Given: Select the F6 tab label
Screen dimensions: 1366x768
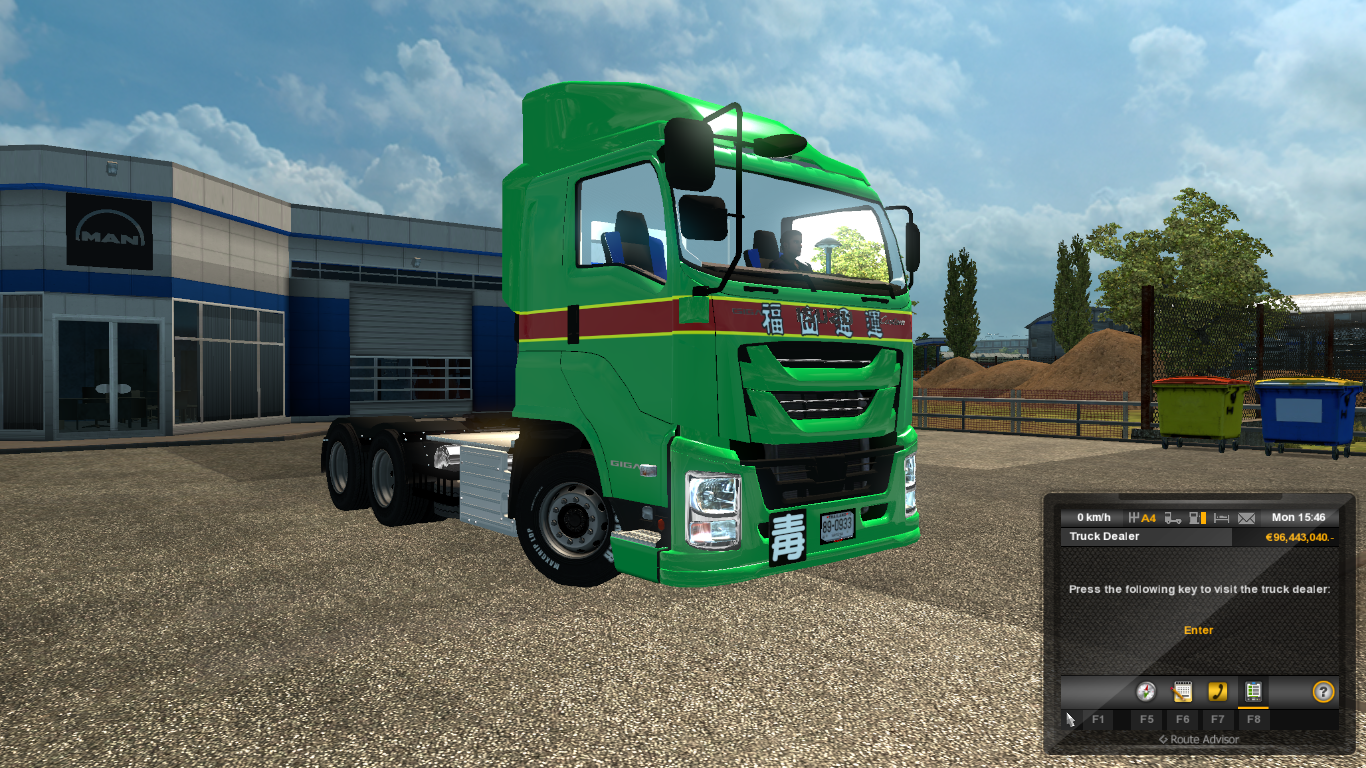Looking at the screenshot, I should coord(1183,719).
